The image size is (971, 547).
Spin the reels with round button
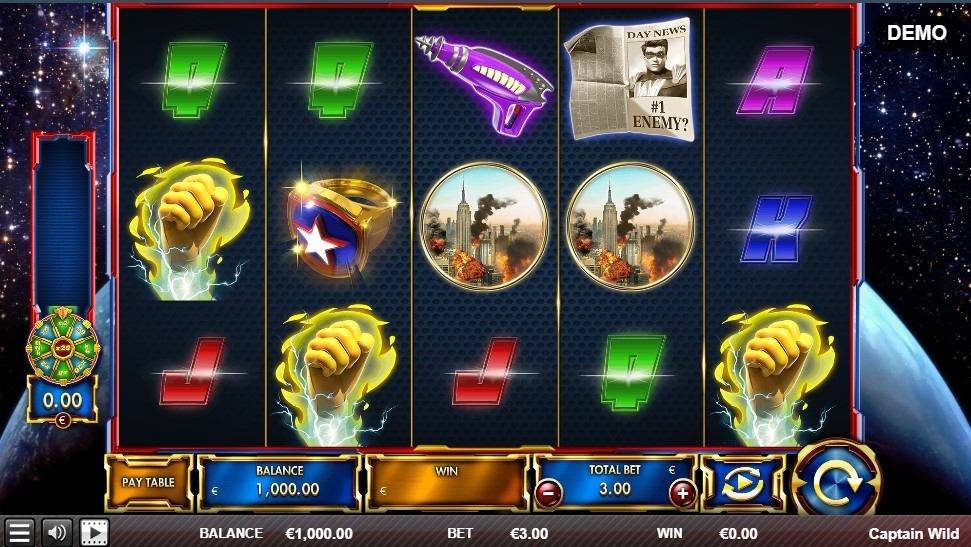[x=835, y=483]
